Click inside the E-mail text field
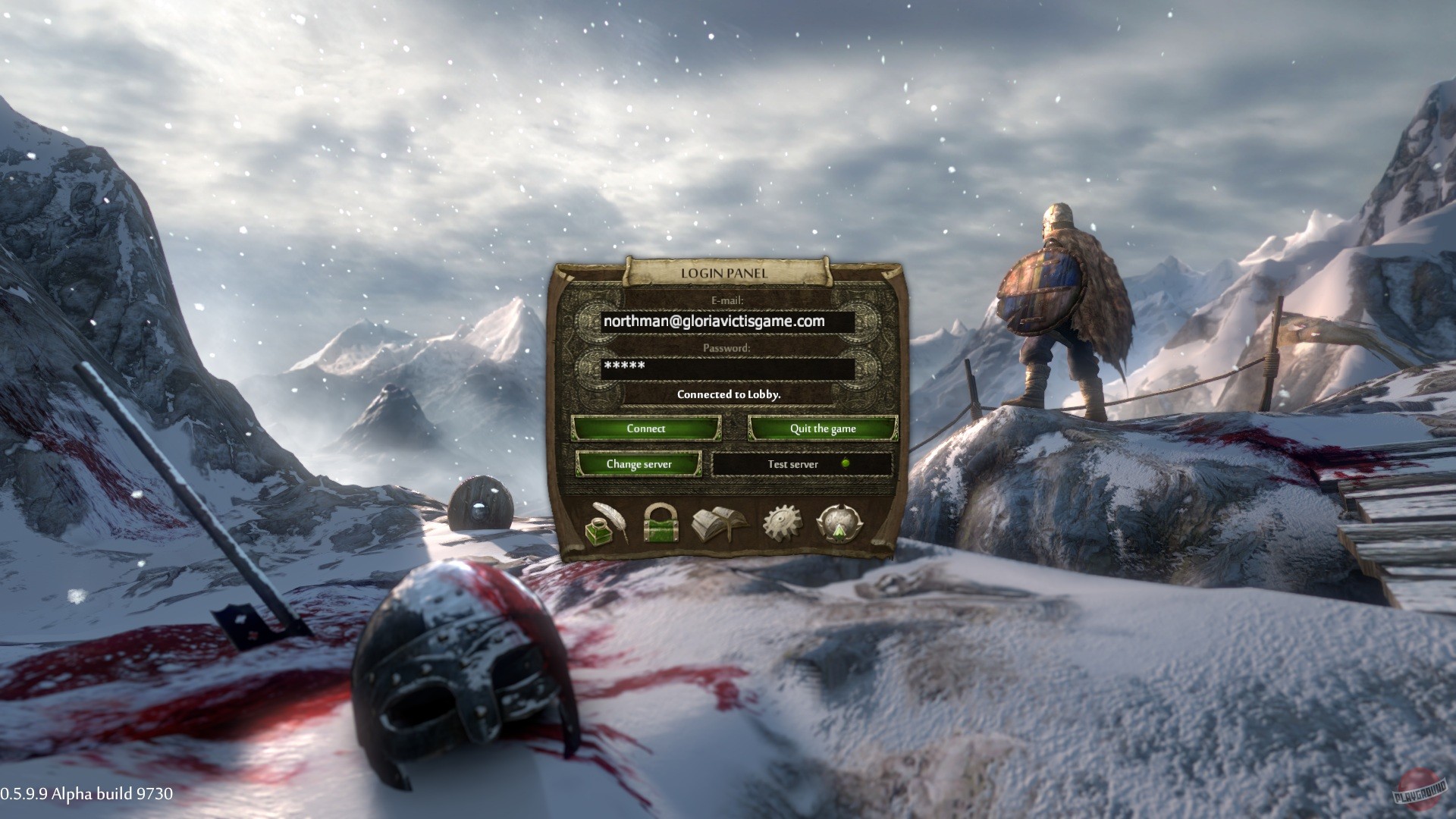Viewport: 1456px width, 819px height. click(x=728, y=321)
